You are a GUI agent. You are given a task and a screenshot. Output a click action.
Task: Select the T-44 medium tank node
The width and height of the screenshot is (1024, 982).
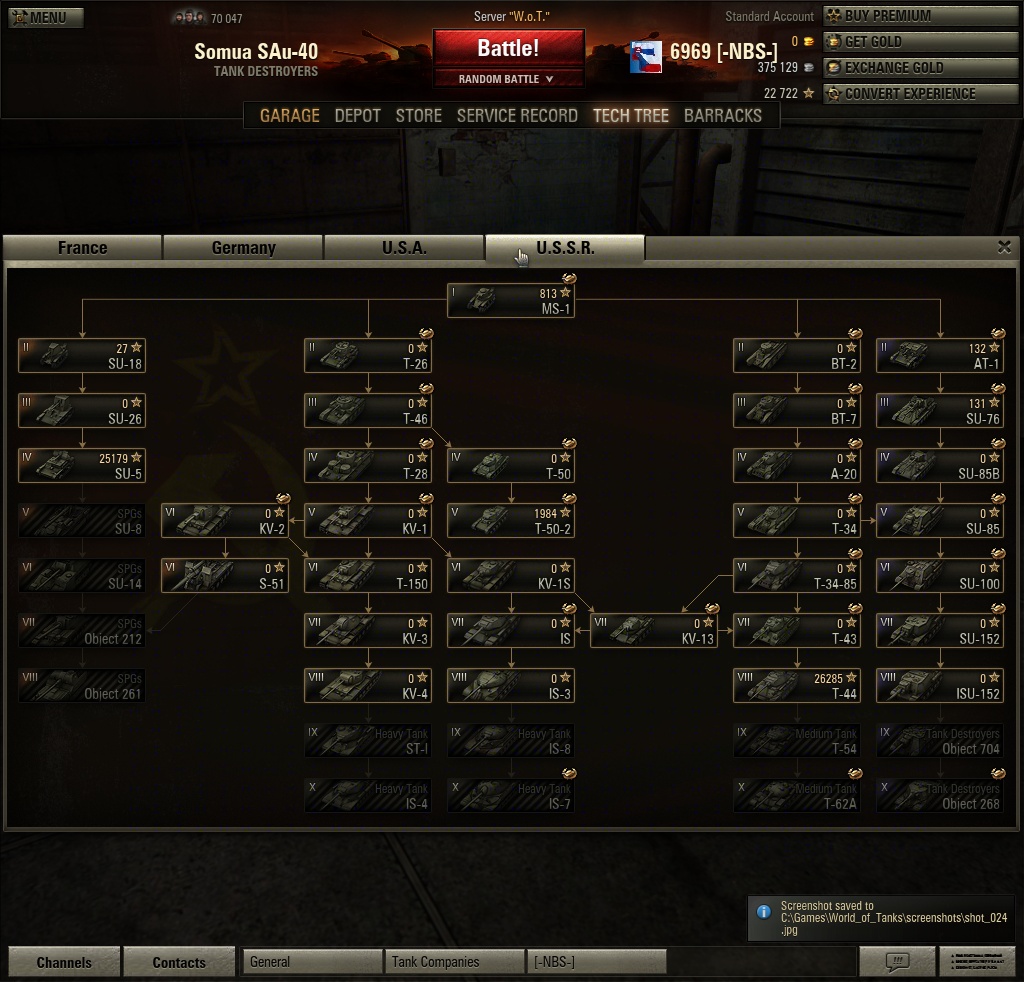(x=797, y=686)
